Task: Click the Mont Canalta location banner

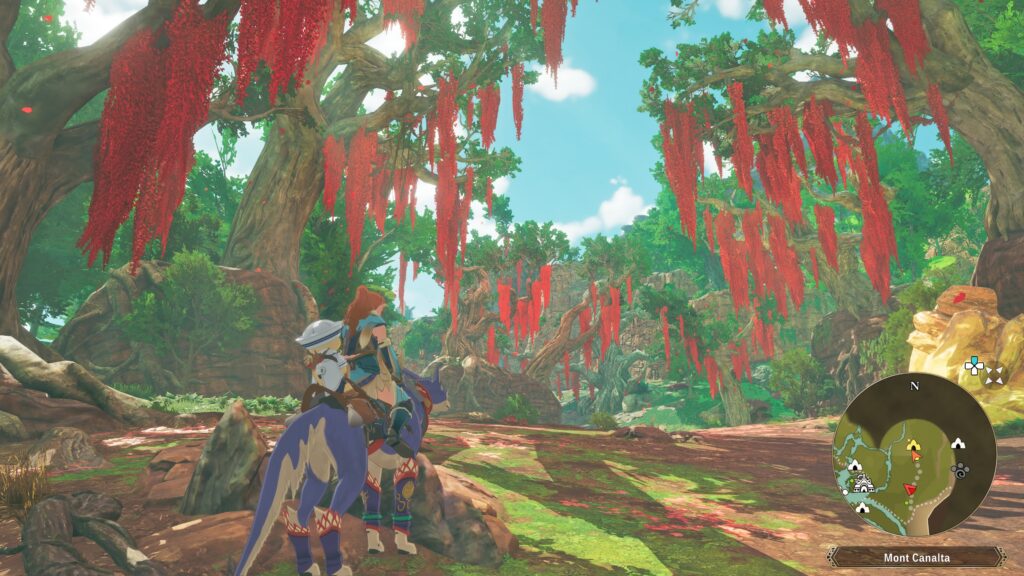Action: pyautogui.click(x=916, y=557)
